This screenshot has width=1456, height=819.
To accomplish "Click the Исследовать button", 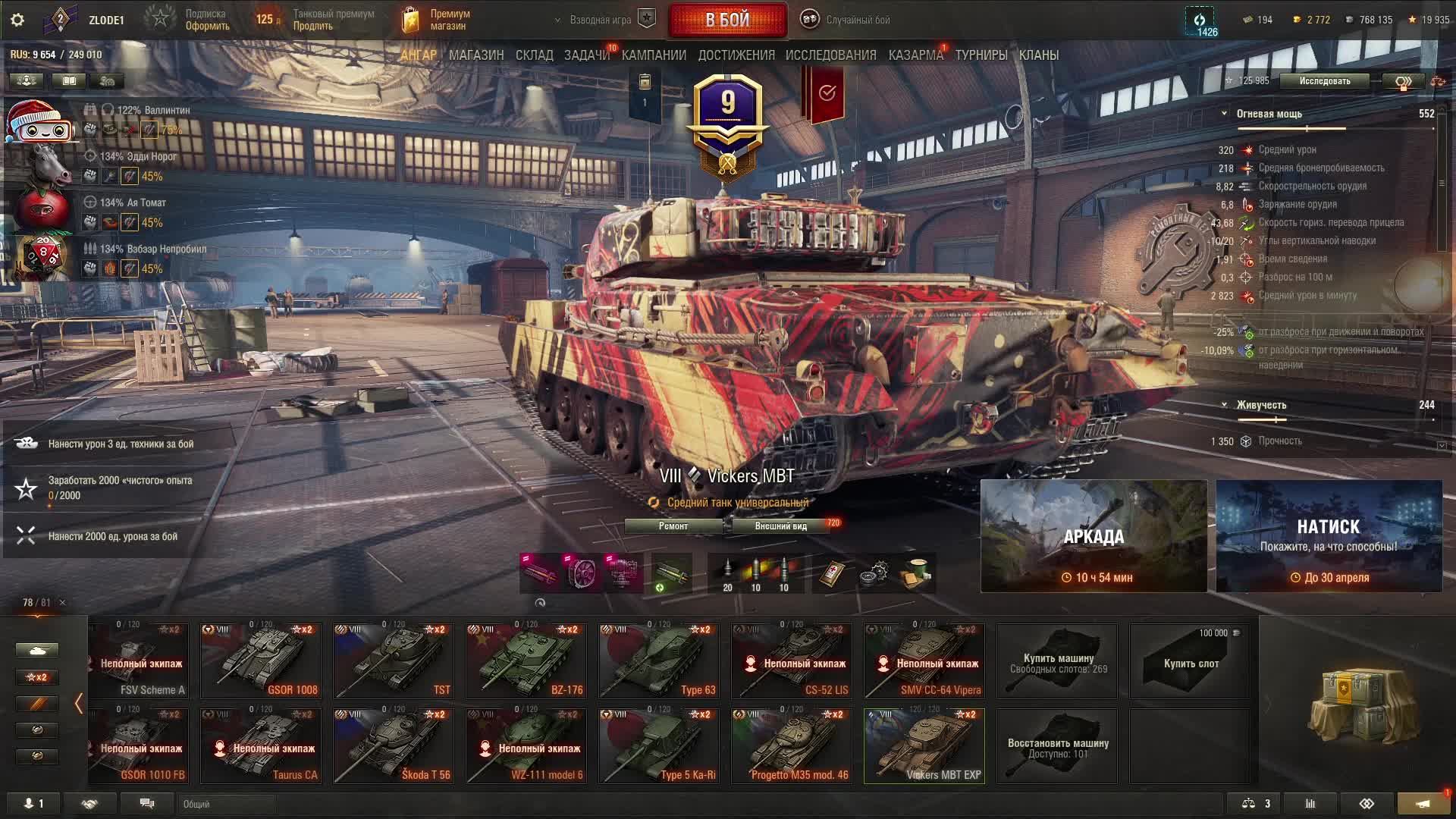I will click(x=1324, y=81).
